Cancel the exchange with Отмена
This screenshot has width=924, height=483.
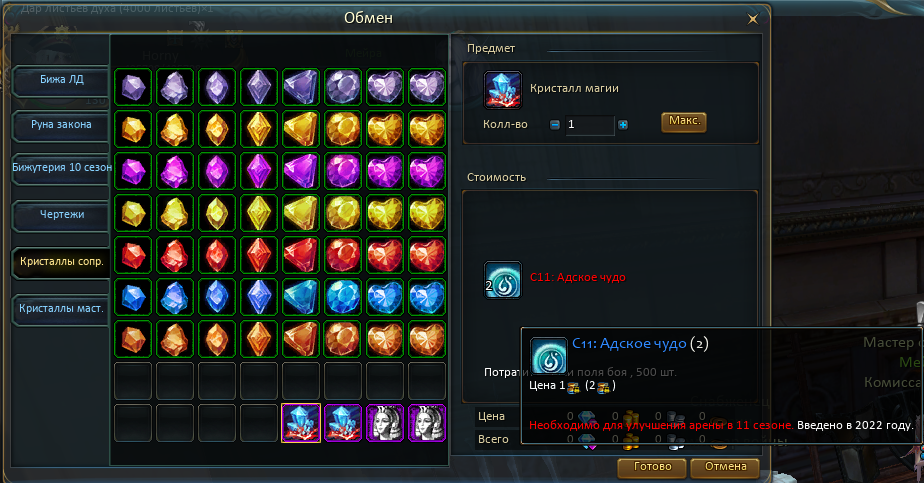[x=725, y=467]
